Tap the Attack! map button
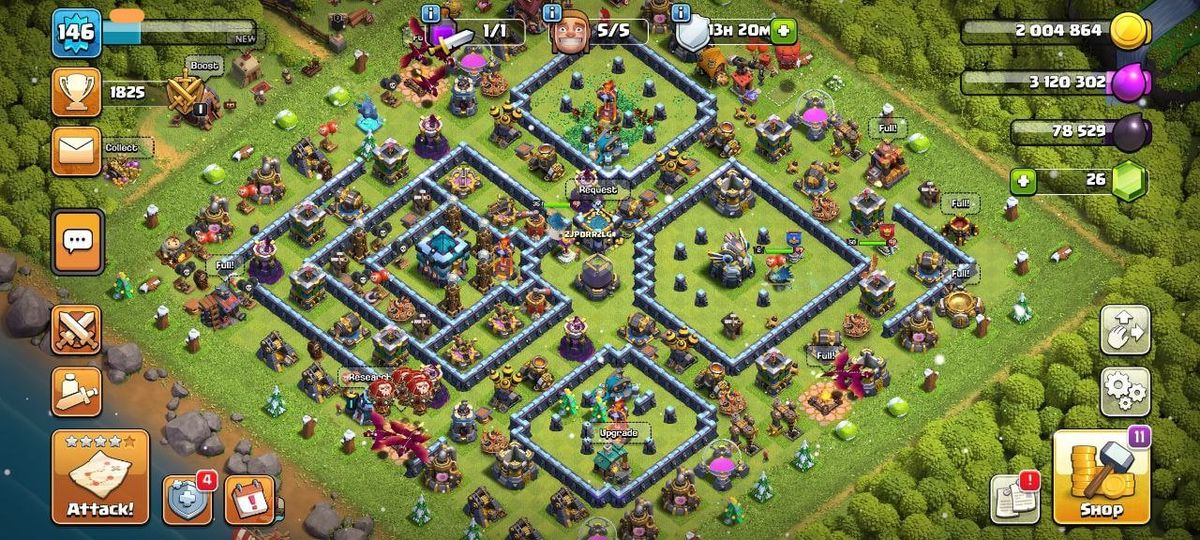The width and height of the screenshot is (1200, 540). (x=100, y=477)
